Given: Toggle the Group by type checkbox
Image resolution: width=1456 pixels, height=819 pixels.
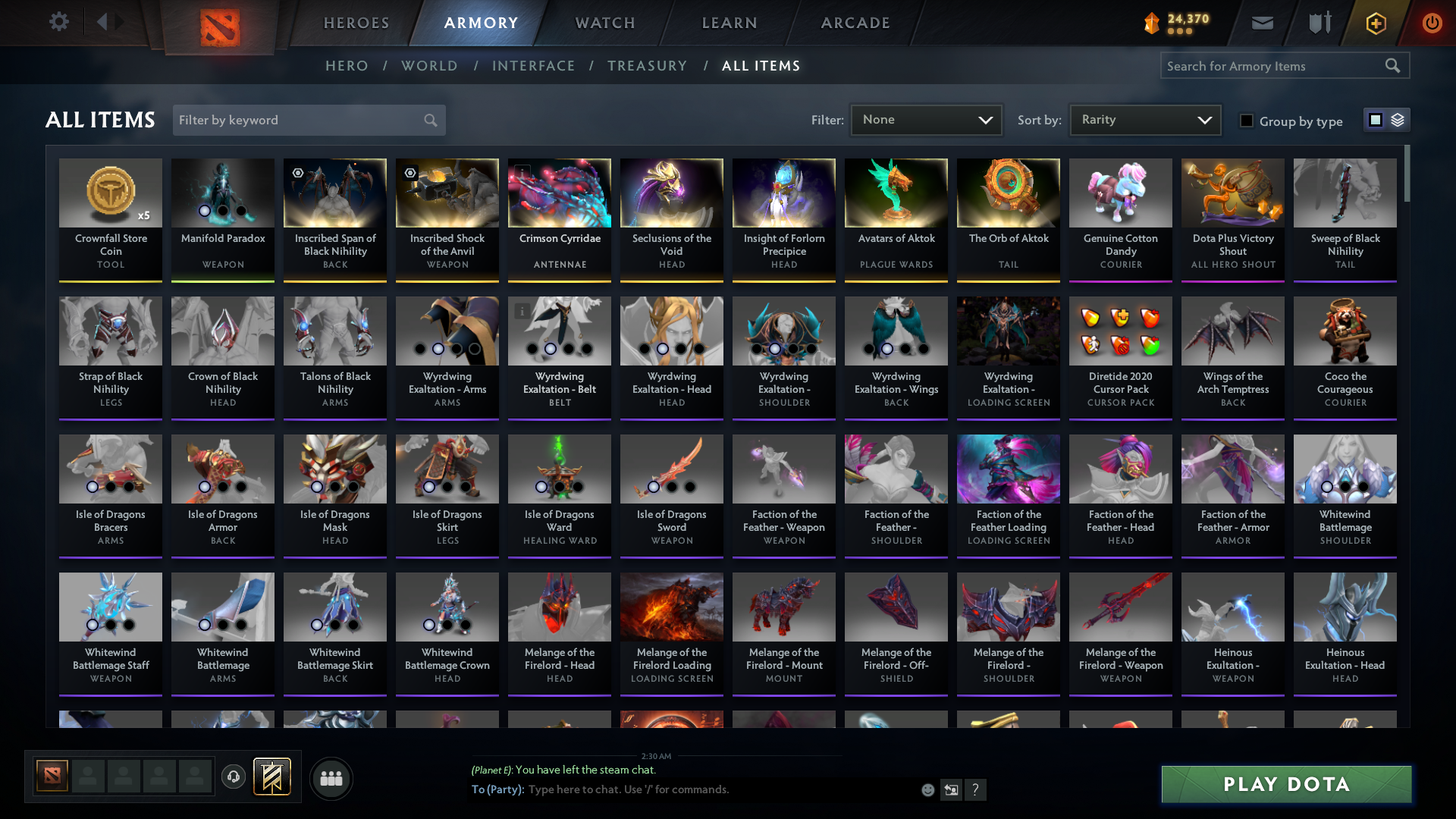Looking at the screenshot, I should pos(1246,121).
